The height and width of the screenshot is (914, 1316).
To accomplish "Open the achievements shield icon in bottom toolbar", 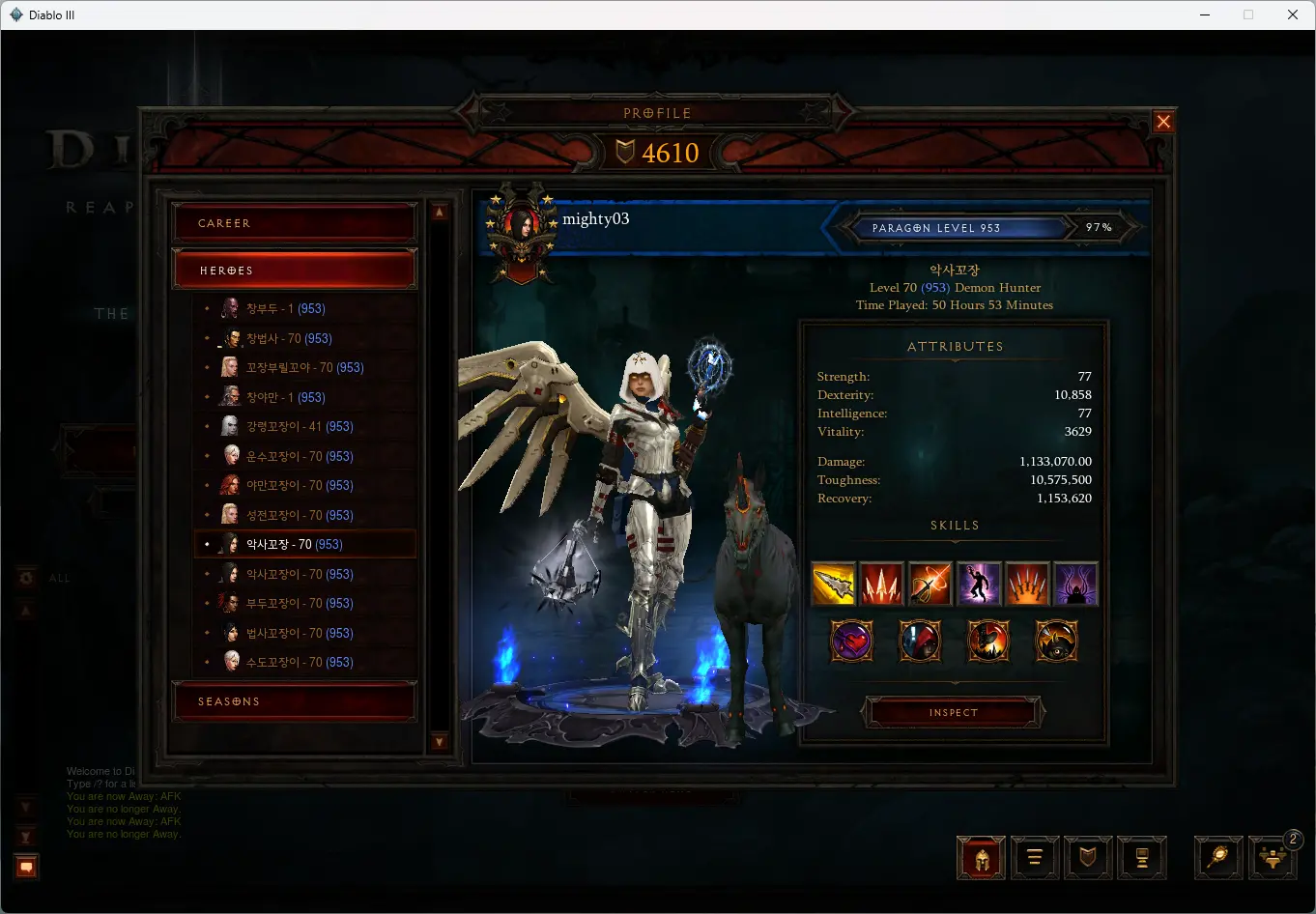I will (1088, 858).
